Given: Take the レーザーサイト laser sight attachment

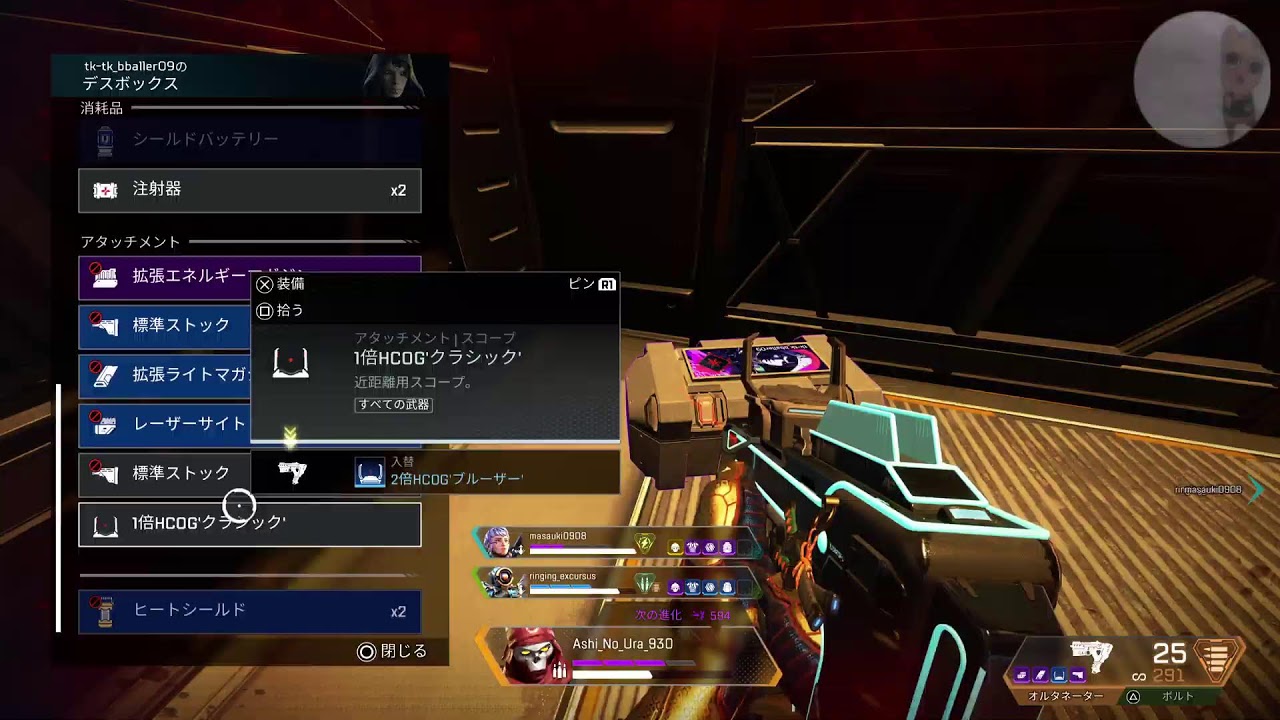Looking at the screenshot, I should click(x=165, y=424).
